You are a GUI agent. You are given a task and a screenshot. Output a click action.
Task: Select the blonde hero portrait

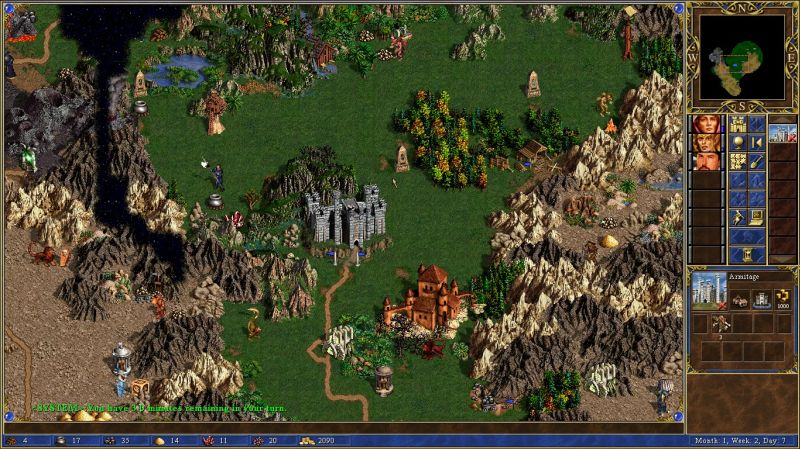point(704,143)
